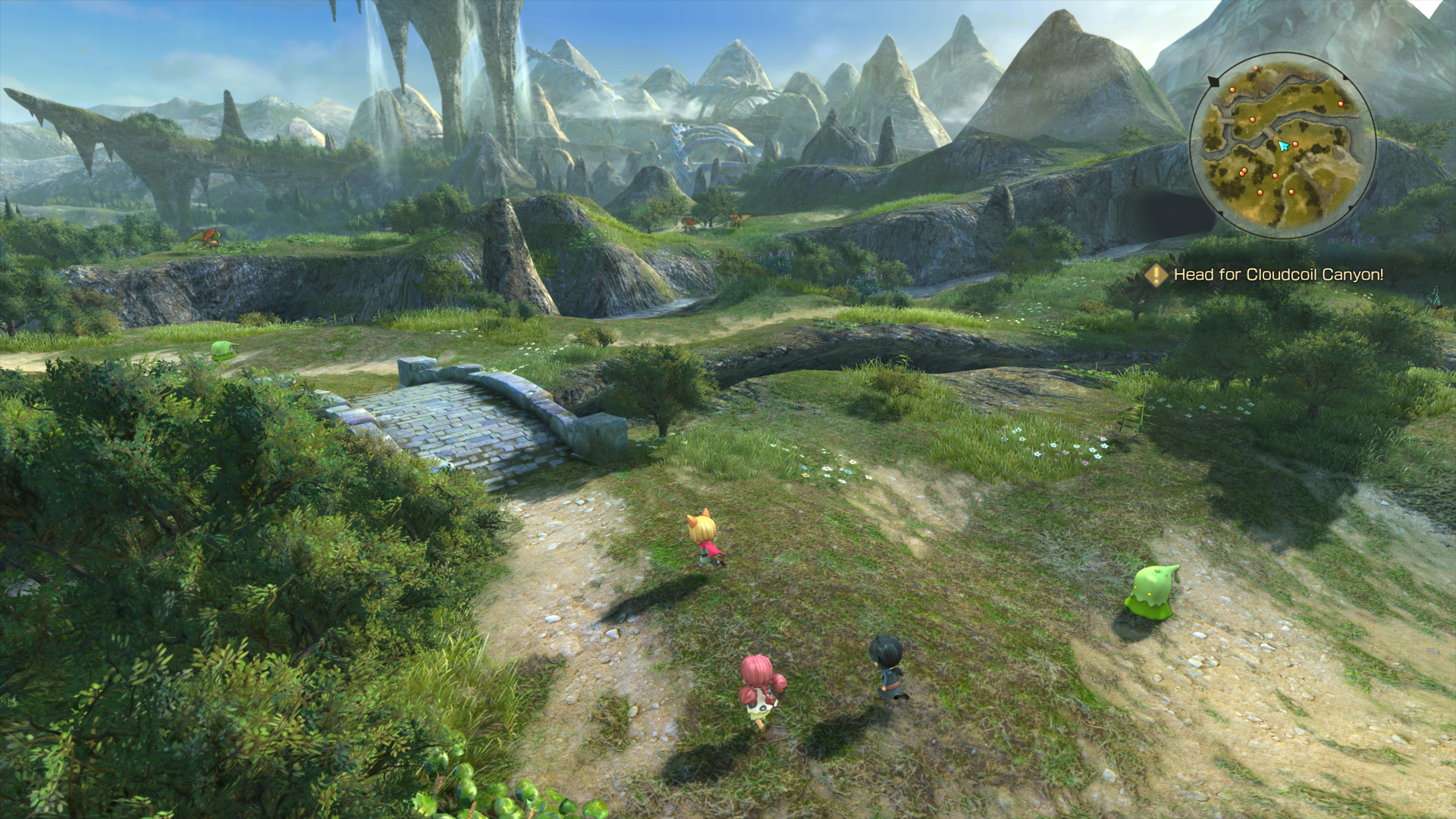Click the orange dot at the minimap's right edge
The width and height of the screenshot is (1456, 819).
1341,104
